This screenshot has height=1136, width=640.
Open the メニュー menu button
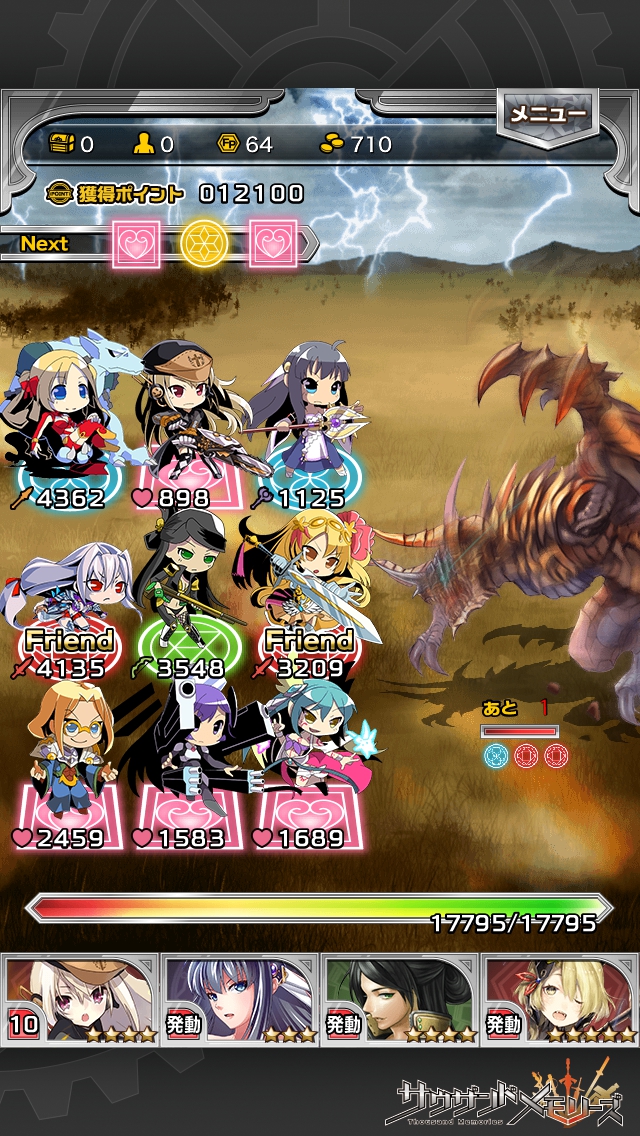(x=546, y=114)
